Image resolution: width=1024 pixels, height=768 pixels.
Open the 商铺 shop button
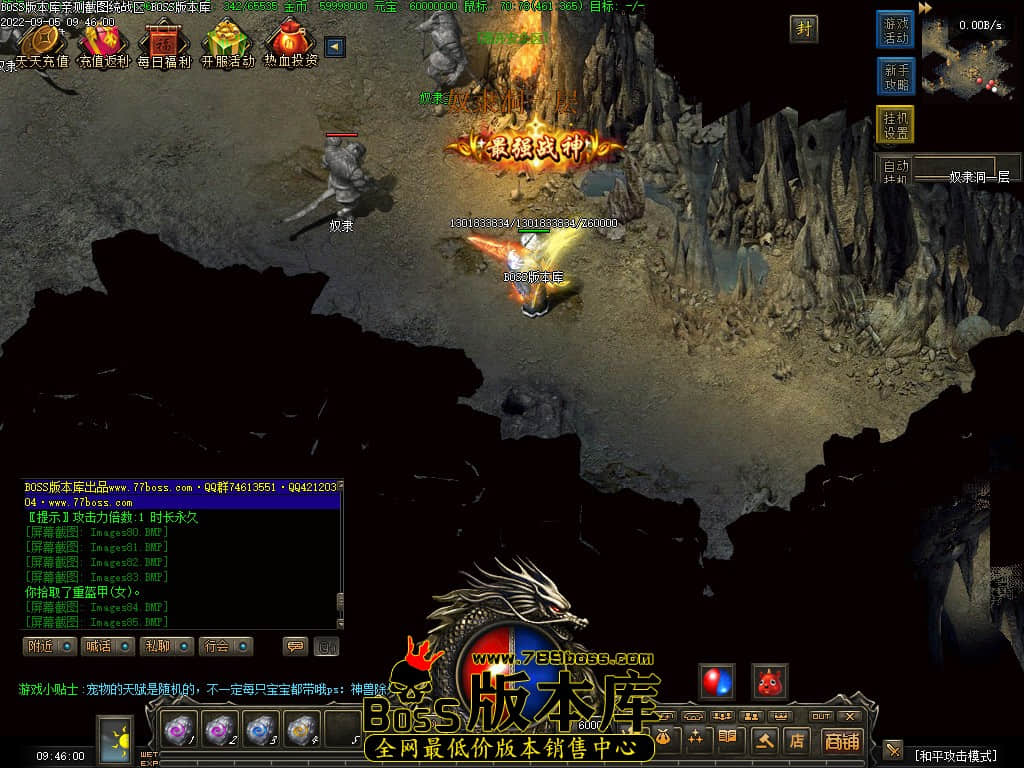[841, 741]
